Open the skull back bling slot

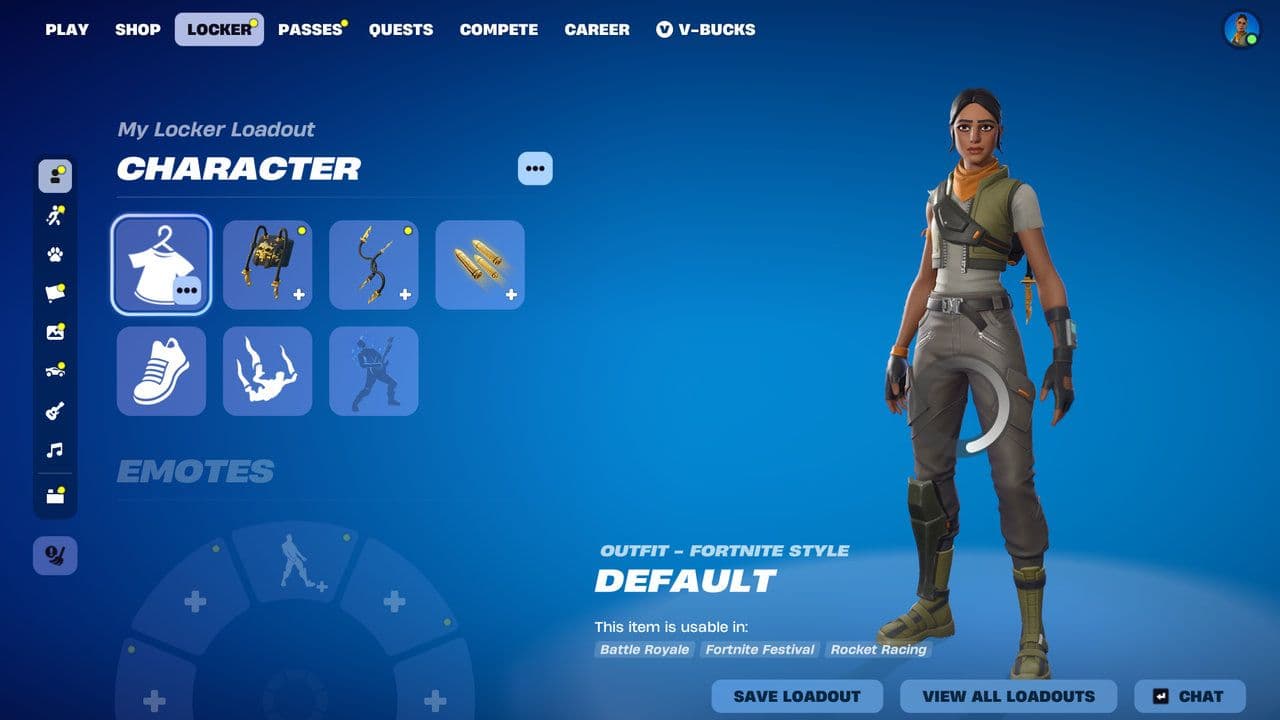click(267, 264)
